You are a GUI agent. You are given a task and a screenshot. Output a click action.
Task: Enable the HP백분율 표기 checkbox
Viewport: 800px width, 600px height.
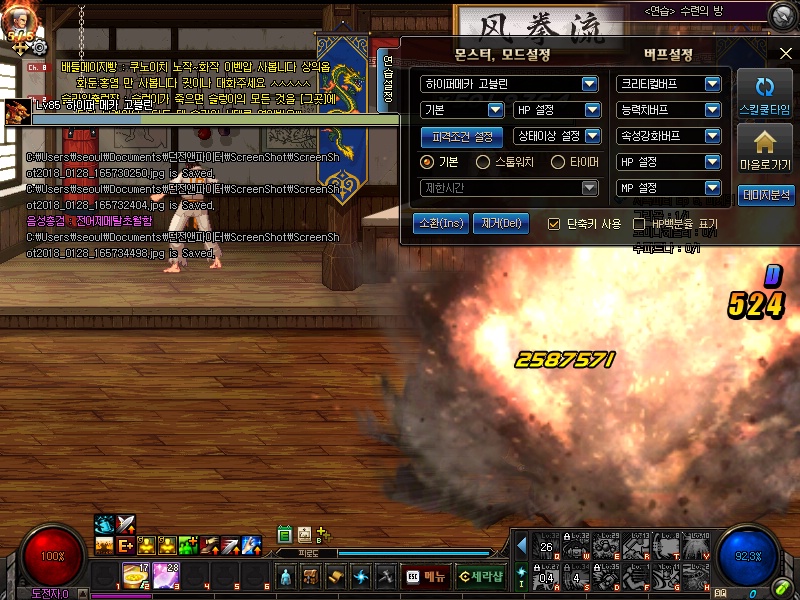point(639,224)
